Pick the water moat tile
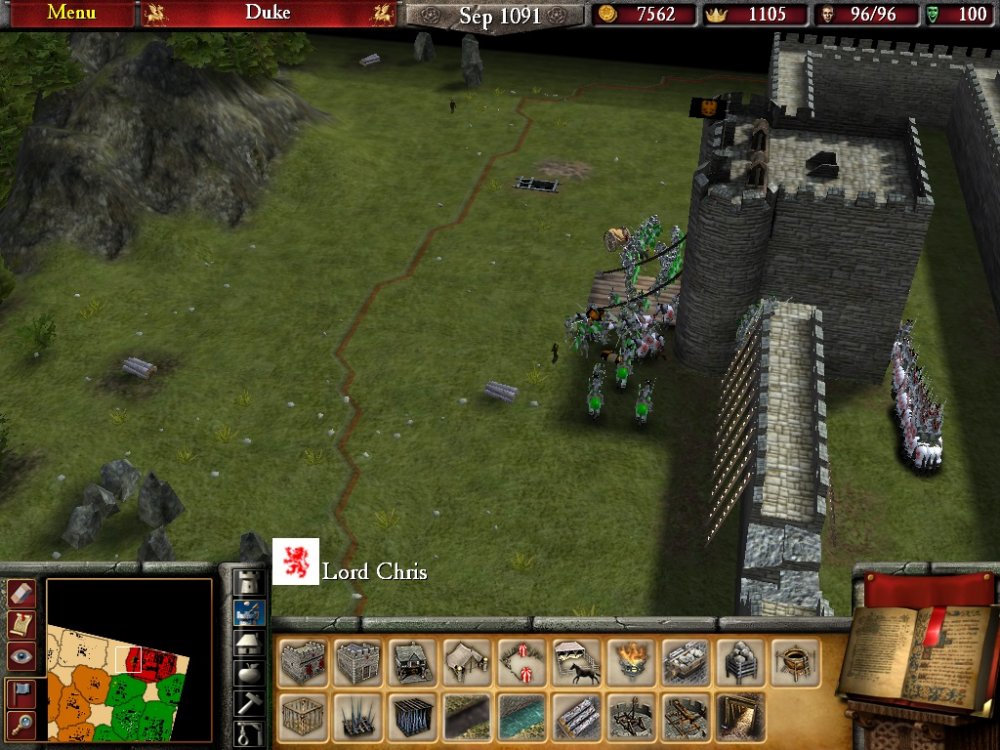The image size is (1000, 750). 522,716
